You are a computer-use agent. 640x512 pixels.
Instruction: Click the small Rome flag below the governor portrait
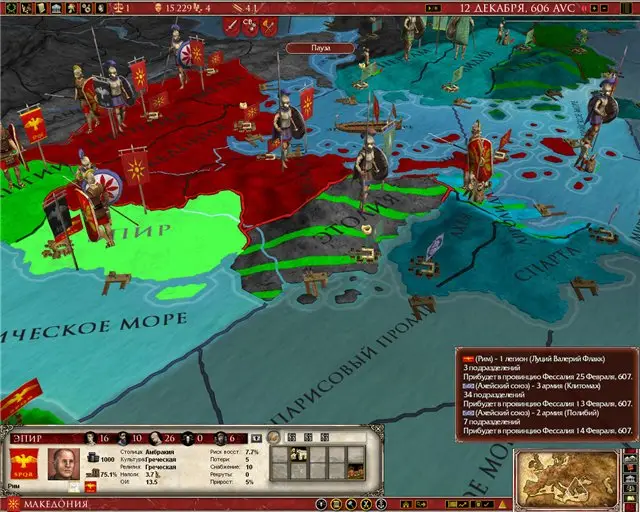click(x=90, y=486)
